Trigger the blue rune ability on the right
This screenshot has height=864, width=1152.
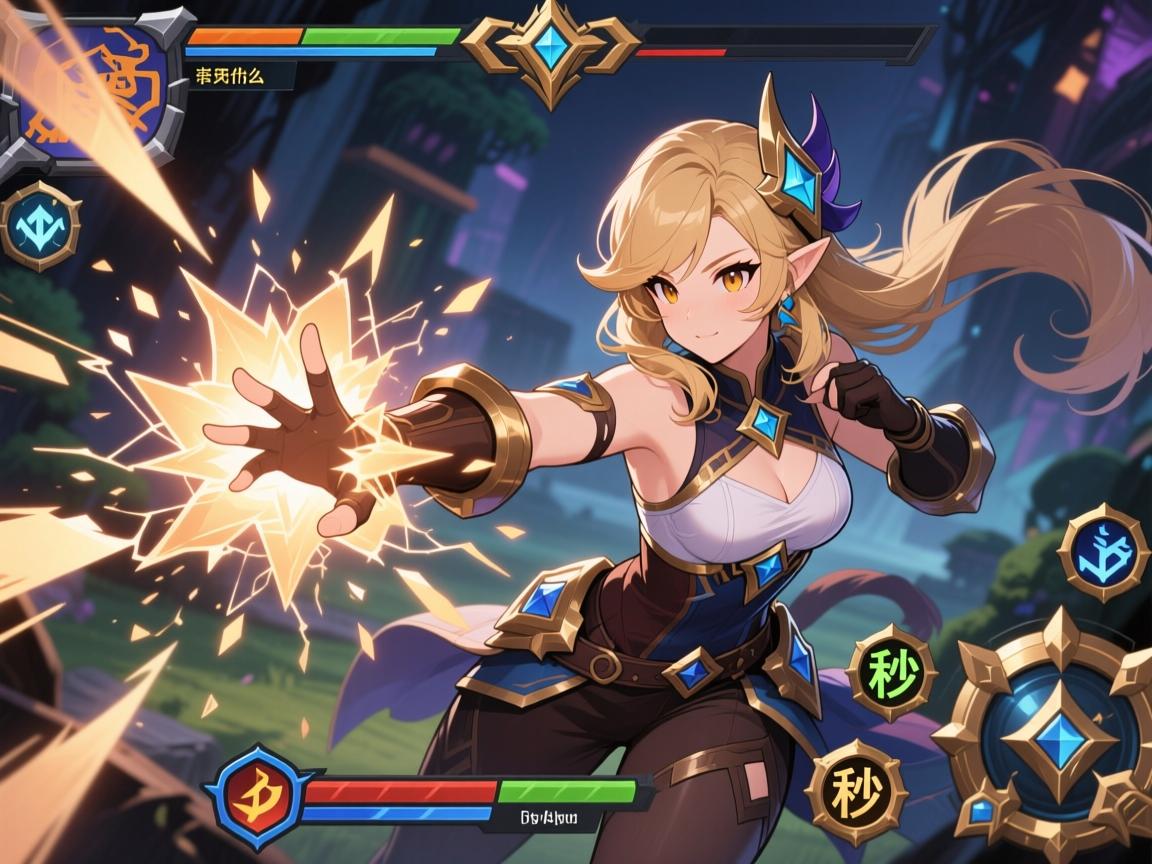click(x=1102, y=552)
